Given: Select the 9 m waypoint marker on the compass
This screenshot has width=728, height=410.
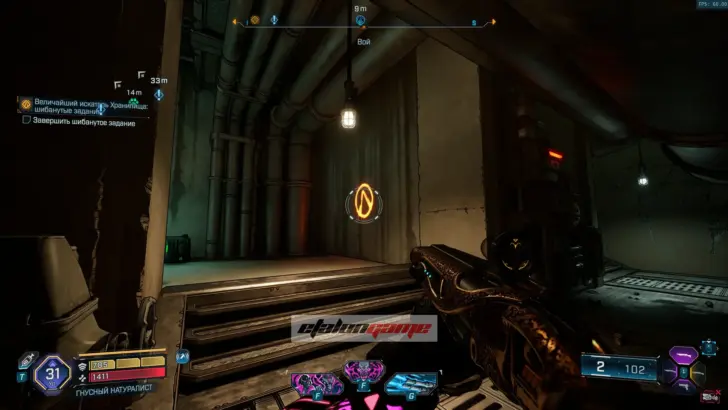Looking at the screenshot, I should click(360, 20).
